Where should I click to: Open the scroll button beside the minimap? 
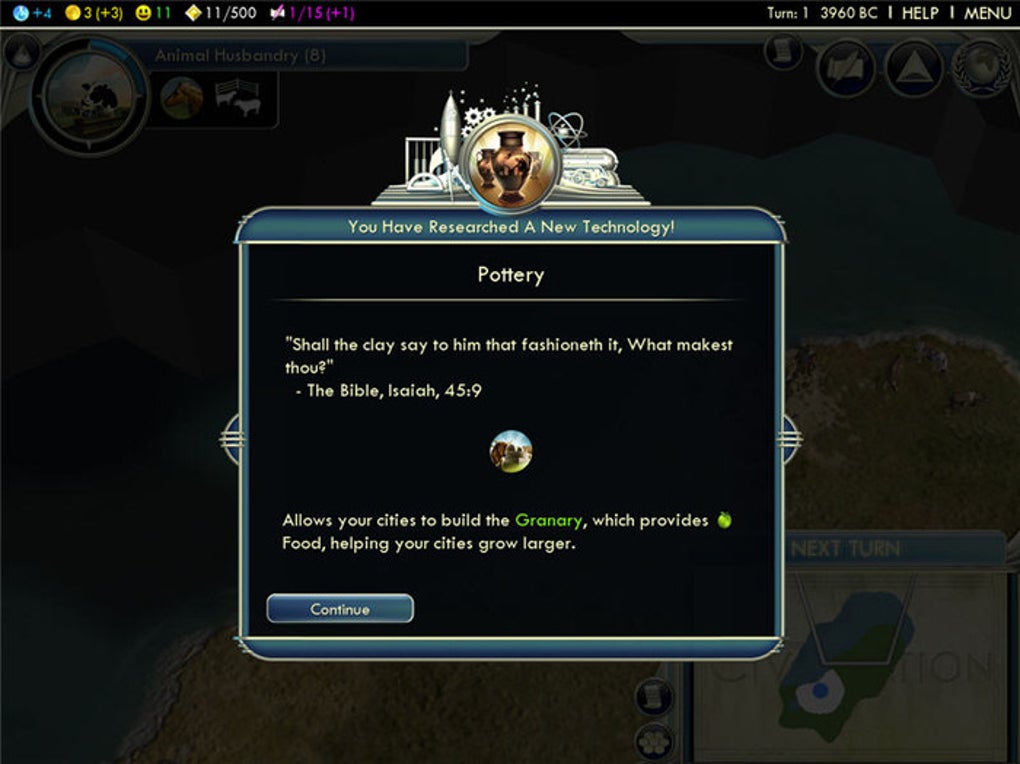(653, 696)
